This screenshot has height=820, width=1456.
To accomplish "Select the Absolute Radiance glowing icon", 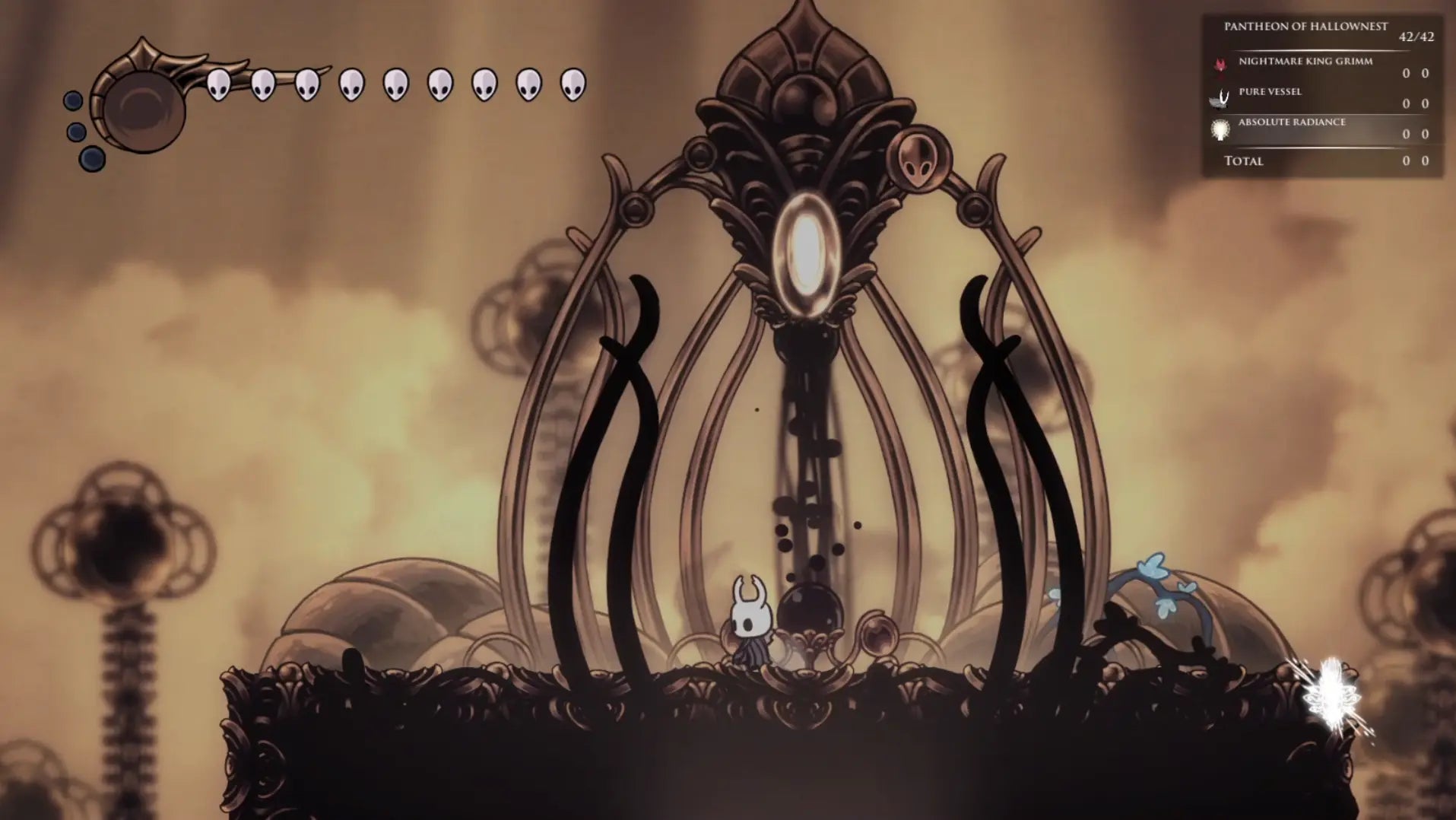I will click(1220, 129).
